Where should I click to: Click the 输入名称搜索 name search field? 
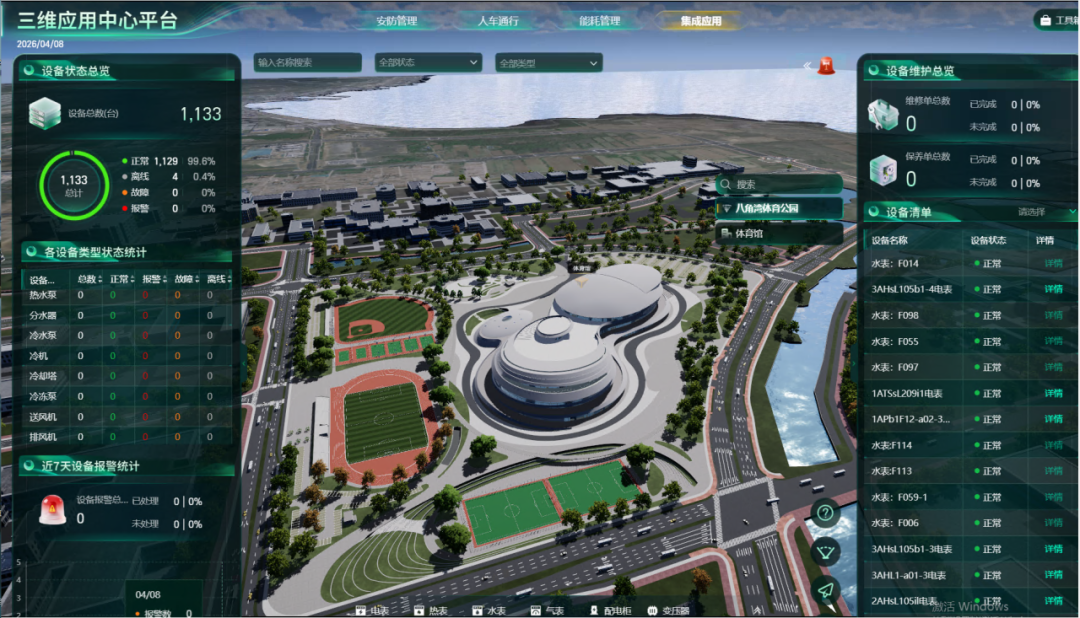click(307, 62)
